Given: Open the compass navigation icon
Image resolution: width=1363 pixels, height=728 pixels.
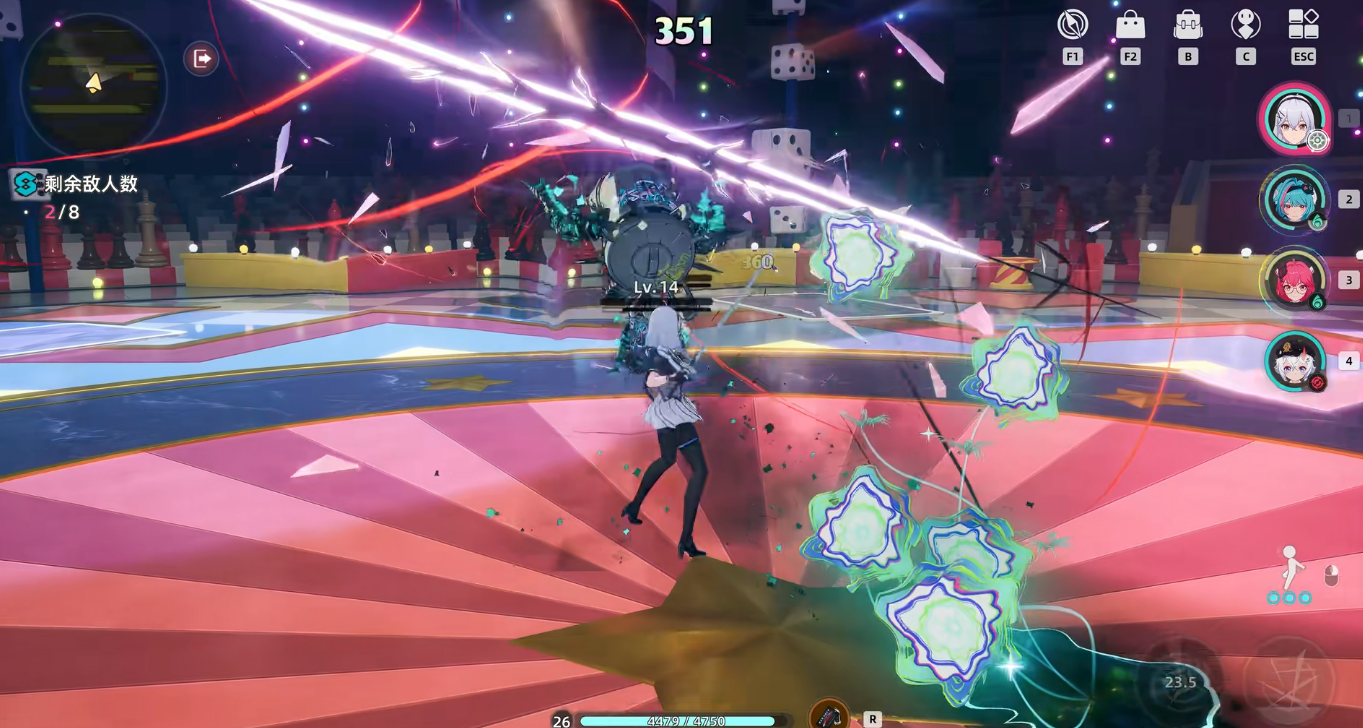Looking at the screenshot, I should (1072, 25).
